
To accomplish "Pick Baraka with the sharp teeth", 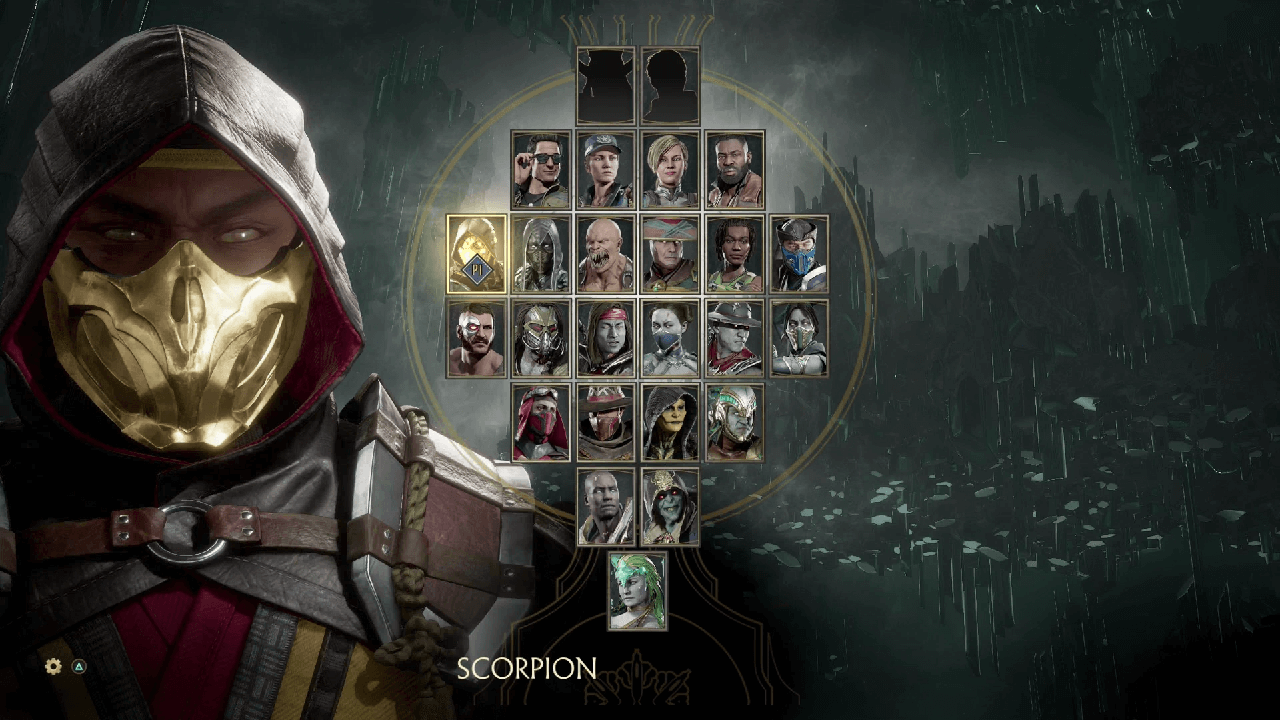I will (605, 254).
